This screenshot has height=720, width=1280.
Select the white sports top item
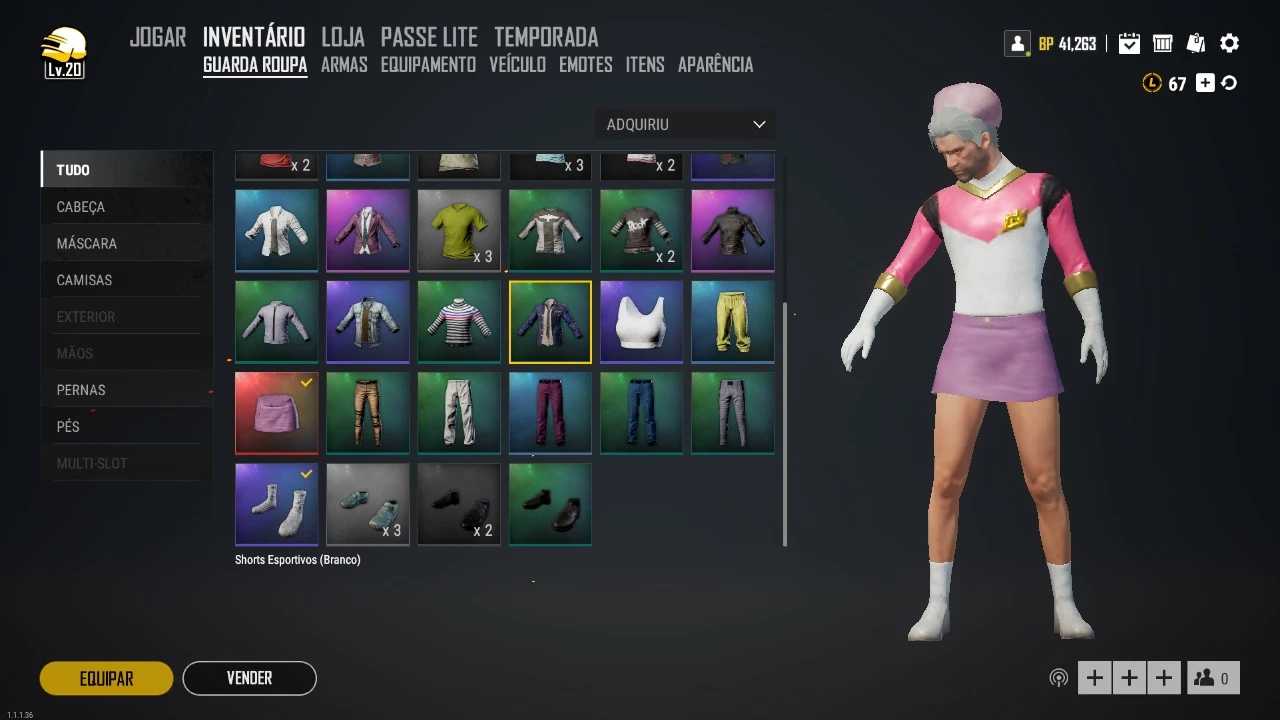[641, 322]
